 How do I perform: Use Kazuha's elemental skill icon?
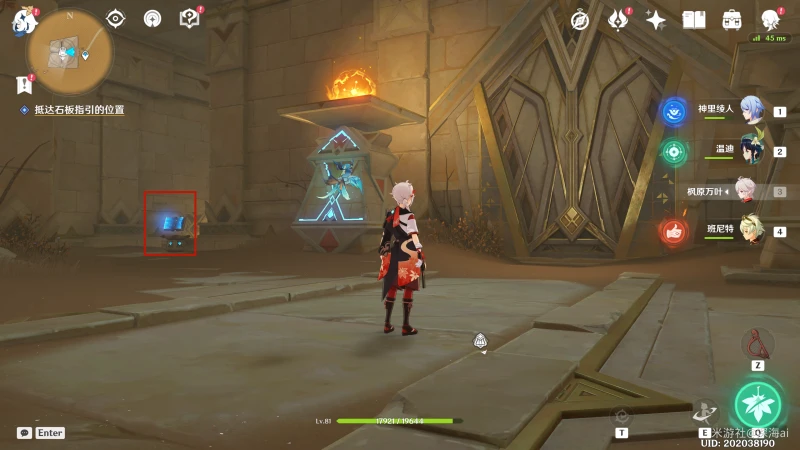pyautogui.click(x=704, y=411)
